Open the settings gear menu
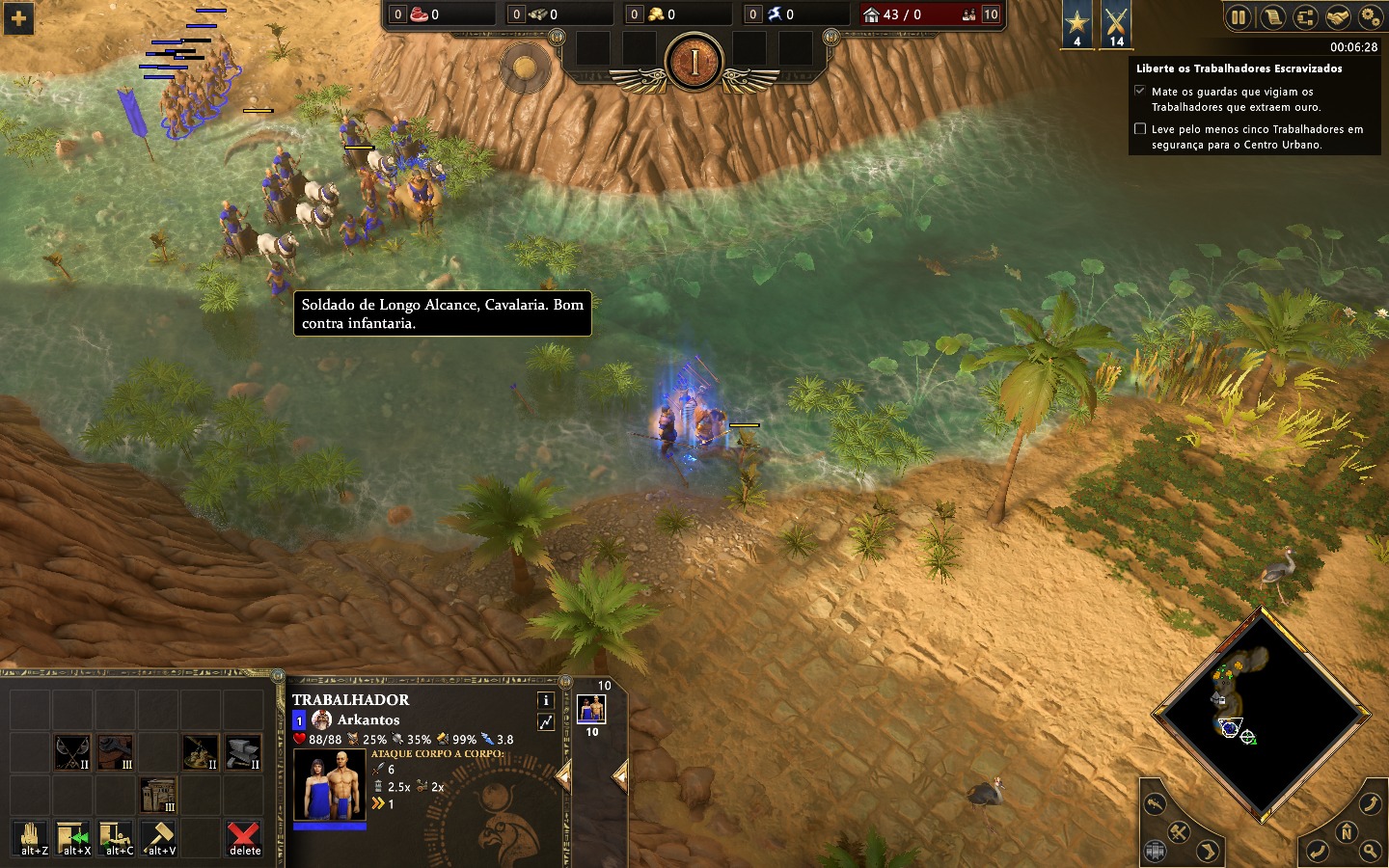The width and height of the screenshot is (1389, 868). point(1370,16)
